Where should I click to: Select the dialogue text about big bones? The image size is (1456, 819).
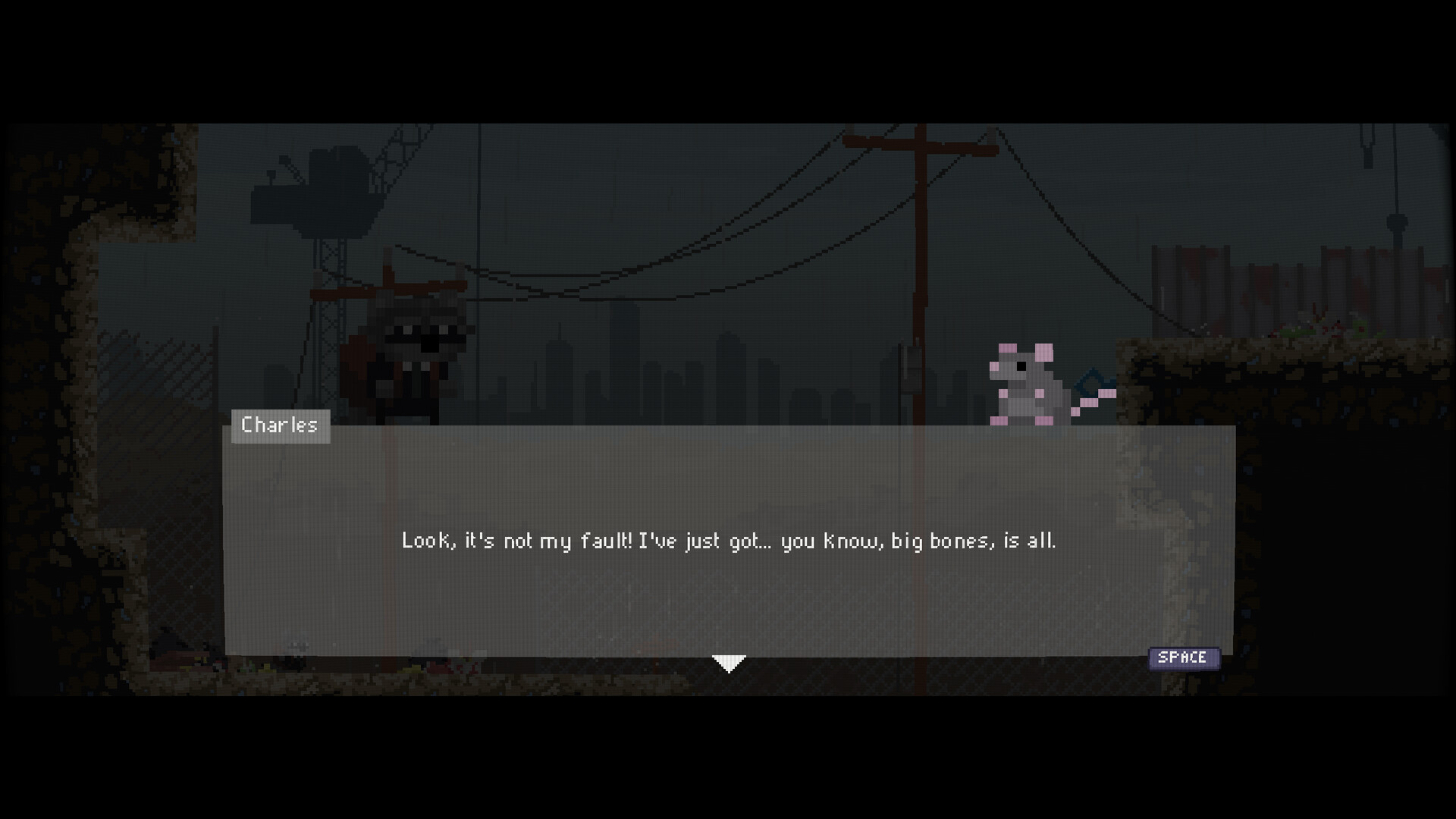(728, 541)
